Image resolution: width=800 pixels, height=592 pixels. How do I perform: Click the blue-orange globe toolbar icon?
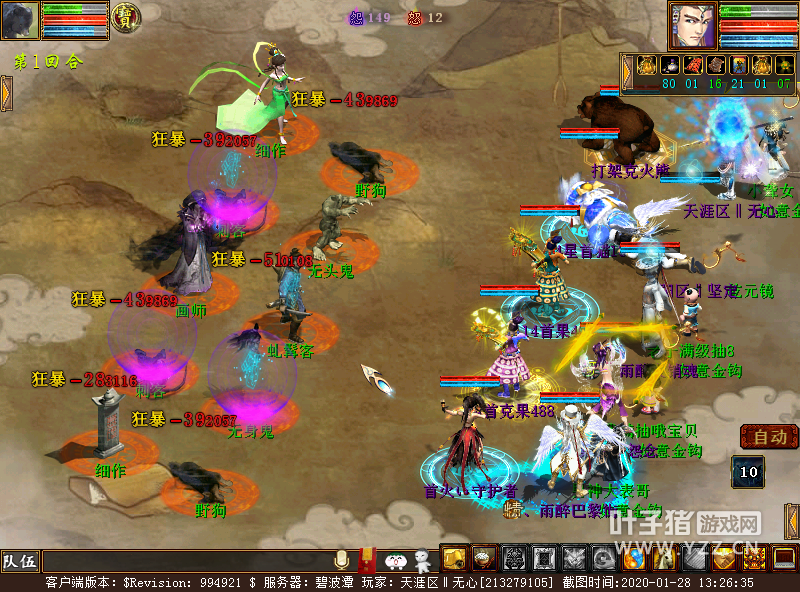coord(634,558)
